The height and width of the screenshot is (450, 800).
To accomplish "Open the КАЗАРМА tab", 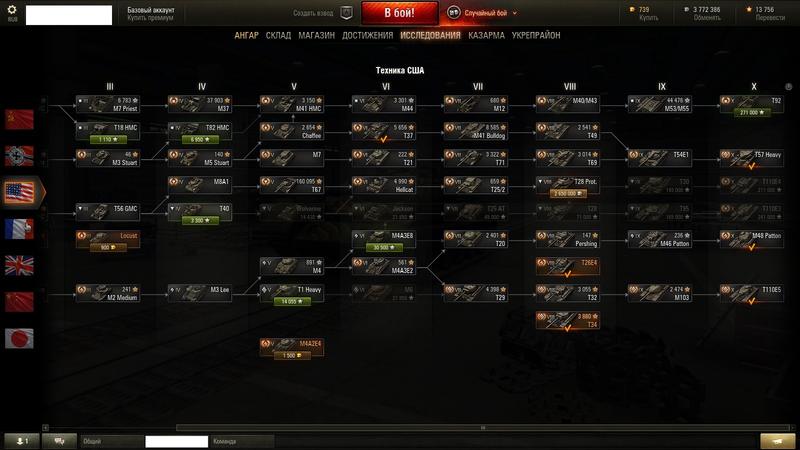I will click(x=485, y=35).
